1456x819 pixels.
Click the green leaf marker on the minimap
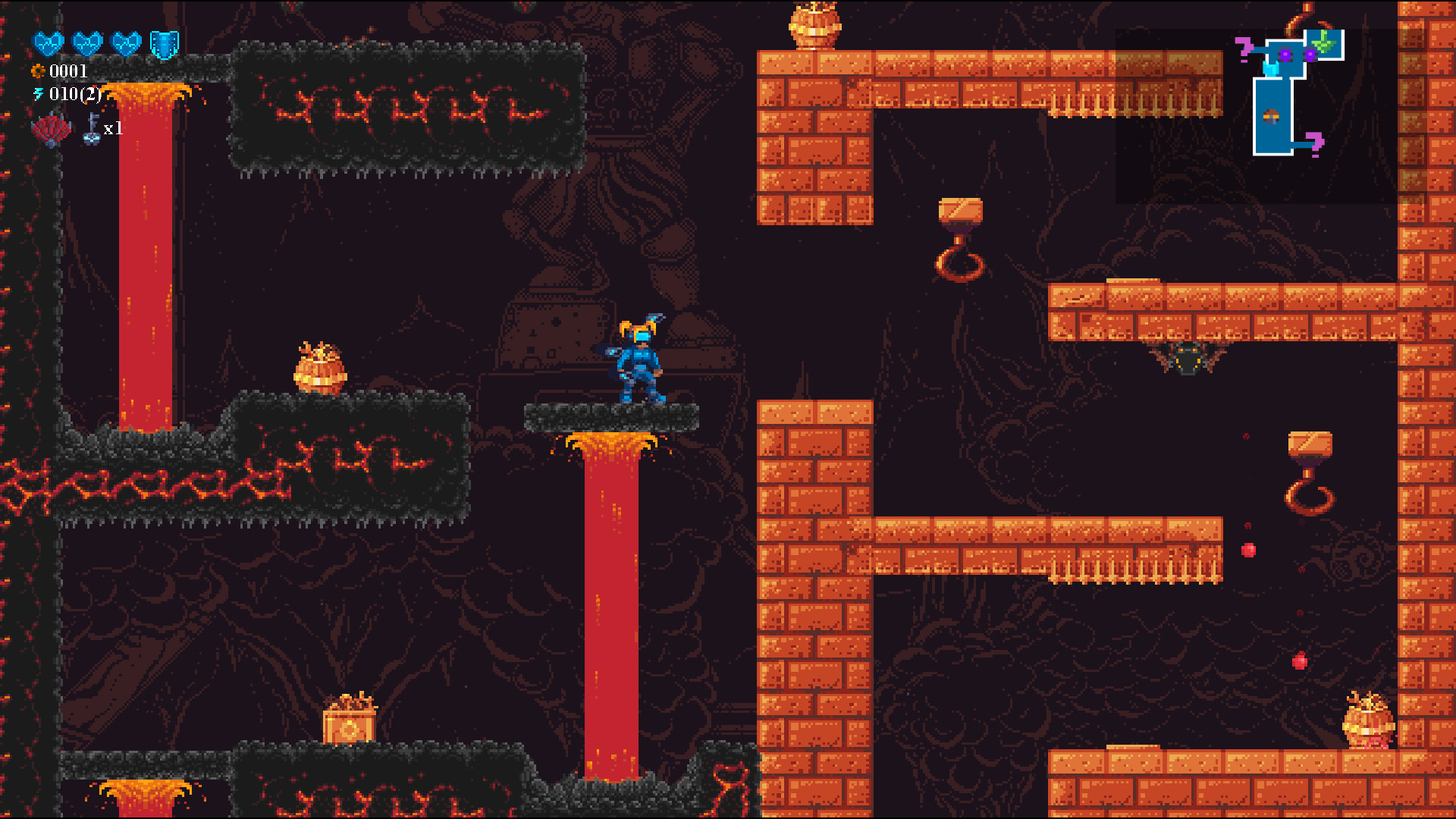click(1324, 44)
